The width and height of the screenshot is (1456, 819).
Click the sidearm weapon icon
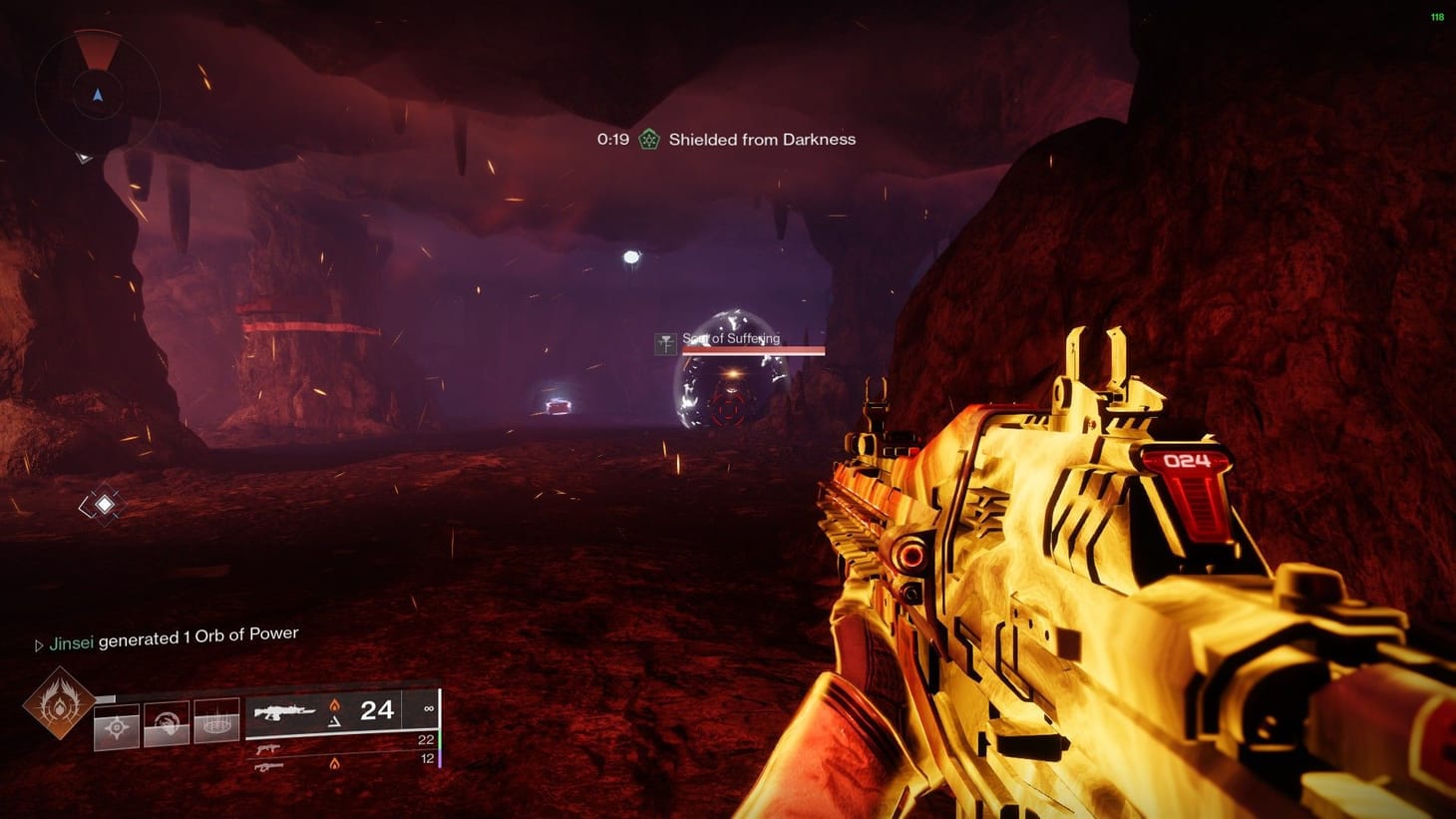tap(268, 750)
